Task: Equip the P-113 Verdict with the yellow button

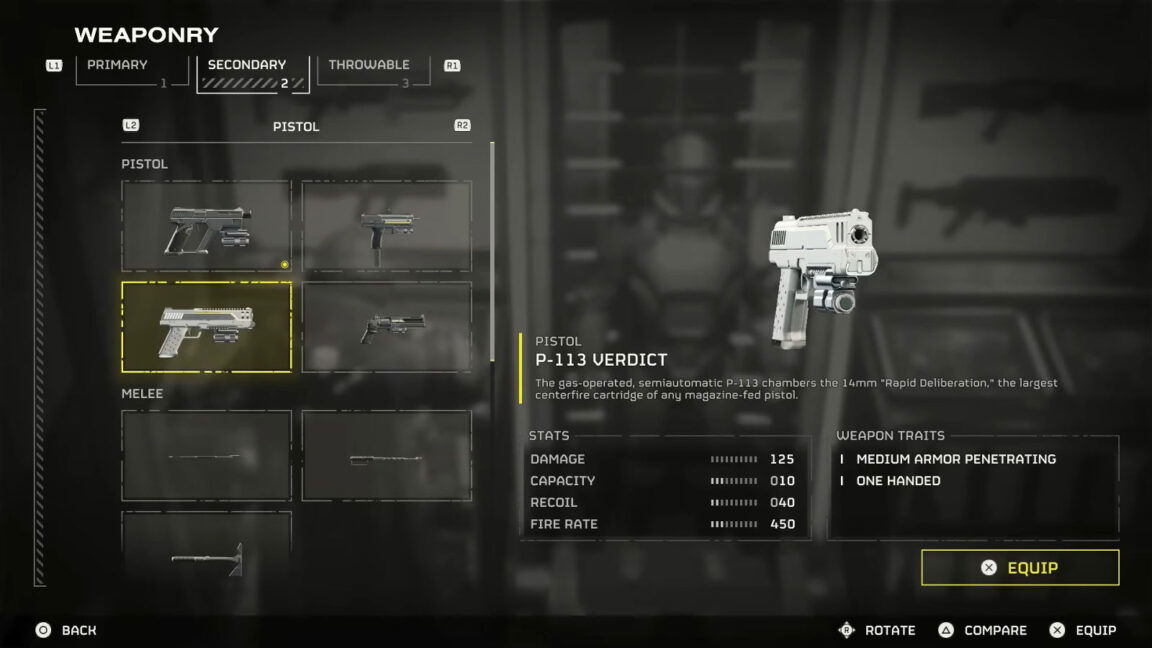Action: tap(1020, 568)
